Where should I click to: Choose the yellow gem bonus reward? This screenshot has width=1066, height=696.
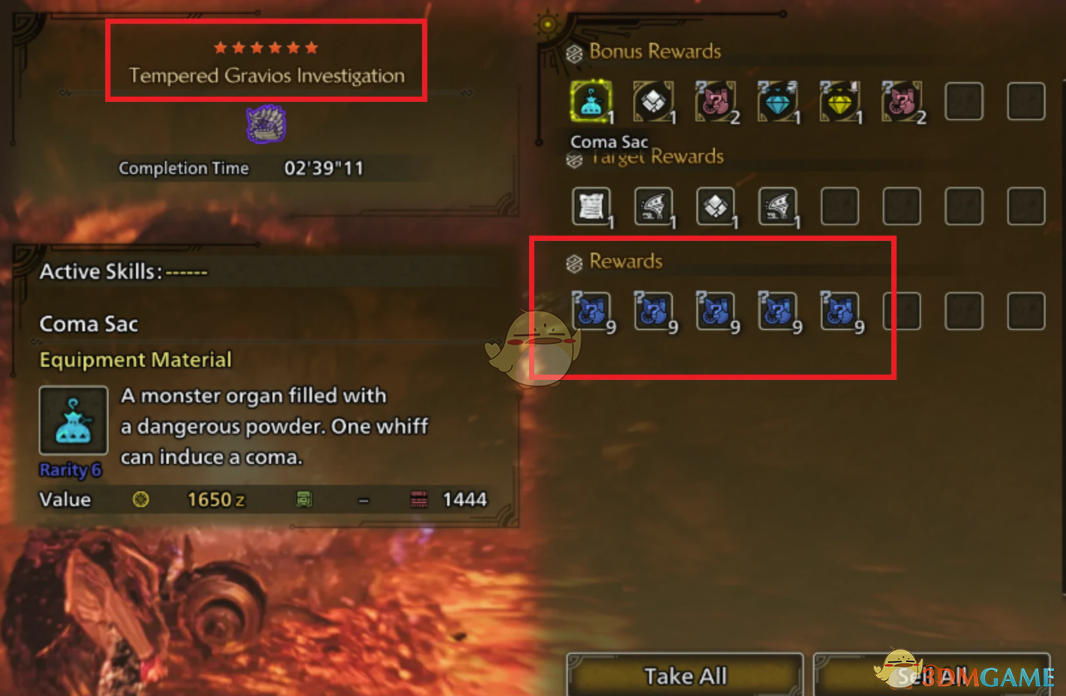pos(839,102)
